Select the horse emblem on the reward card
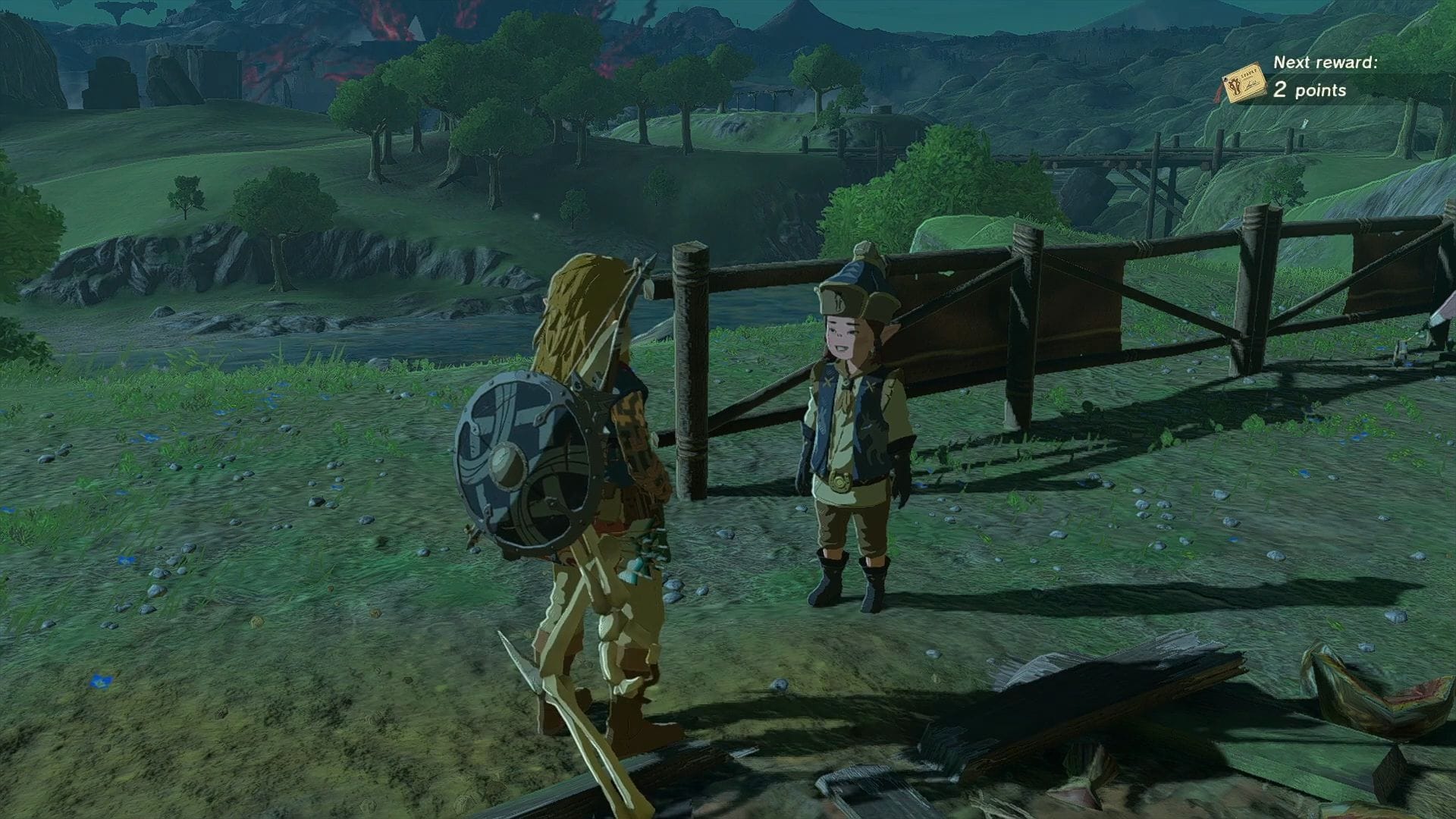 point(1236,86)
